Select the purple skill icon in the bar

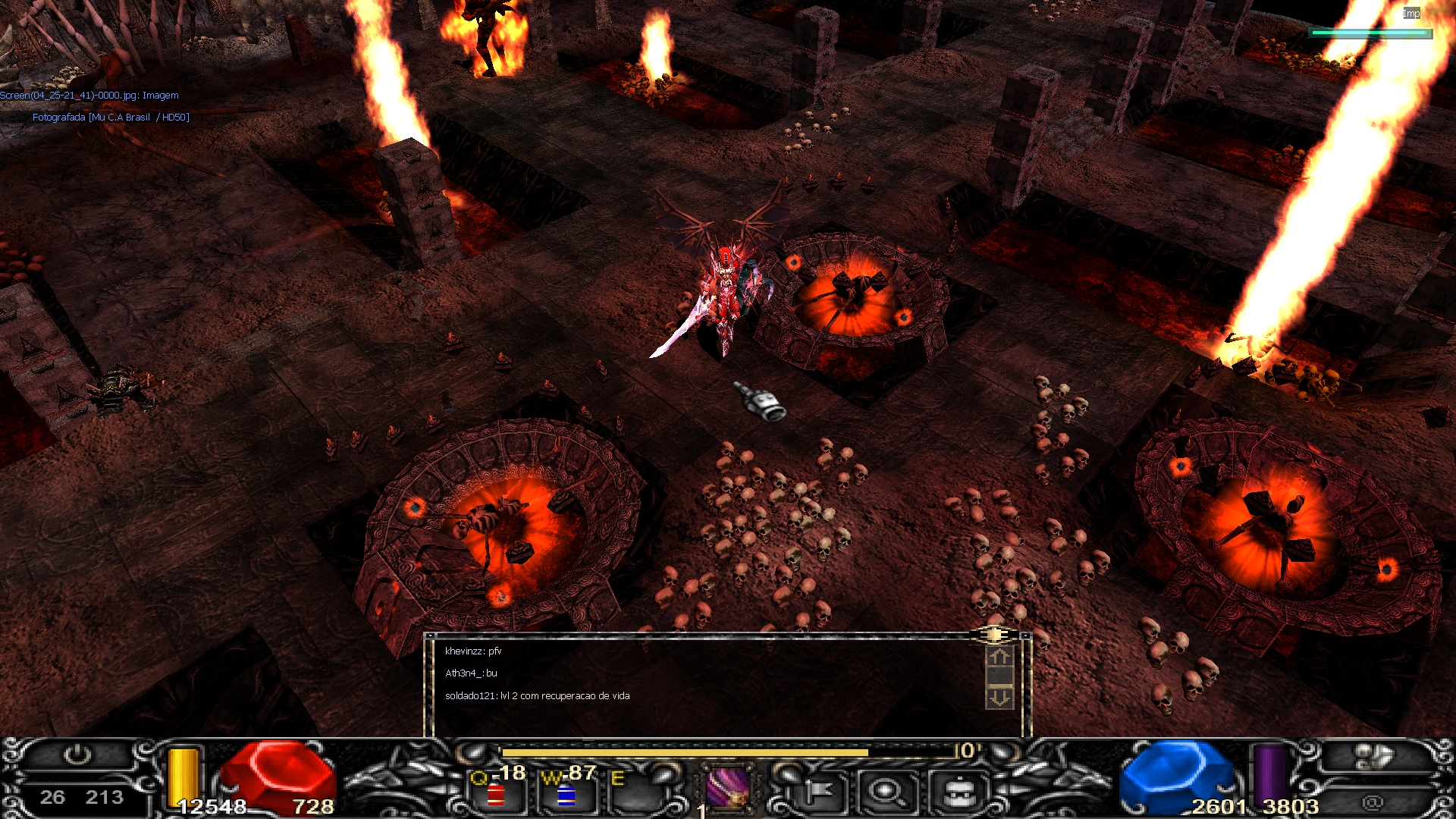click(728, 786)
